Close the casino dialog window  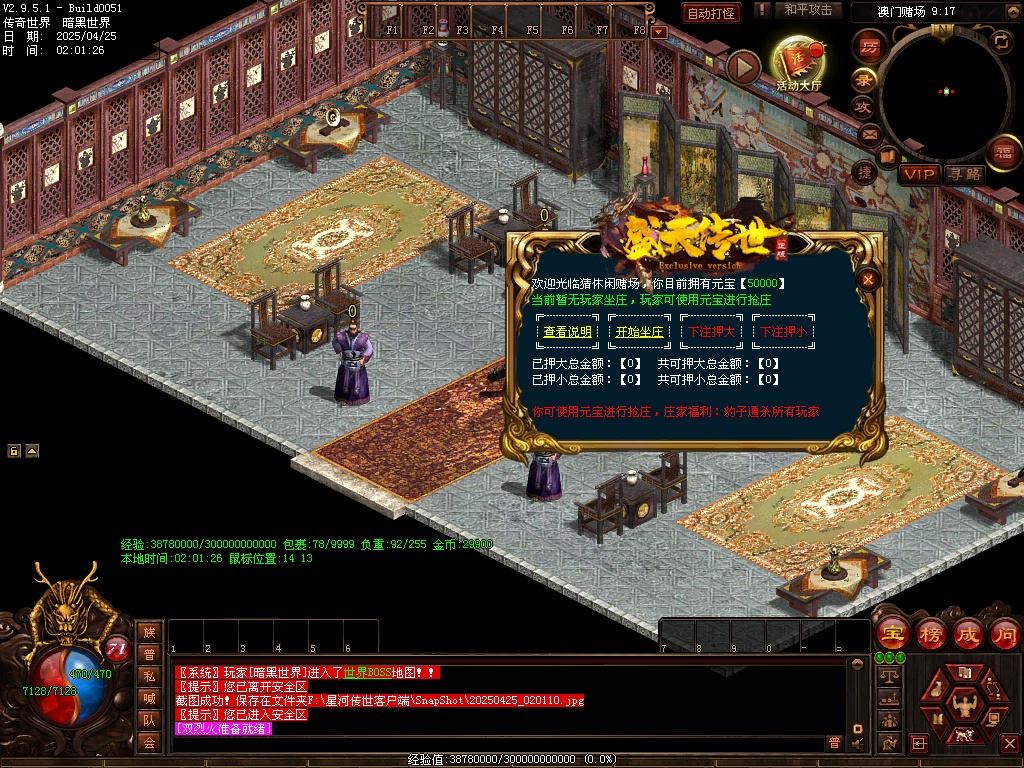point(869,280)
